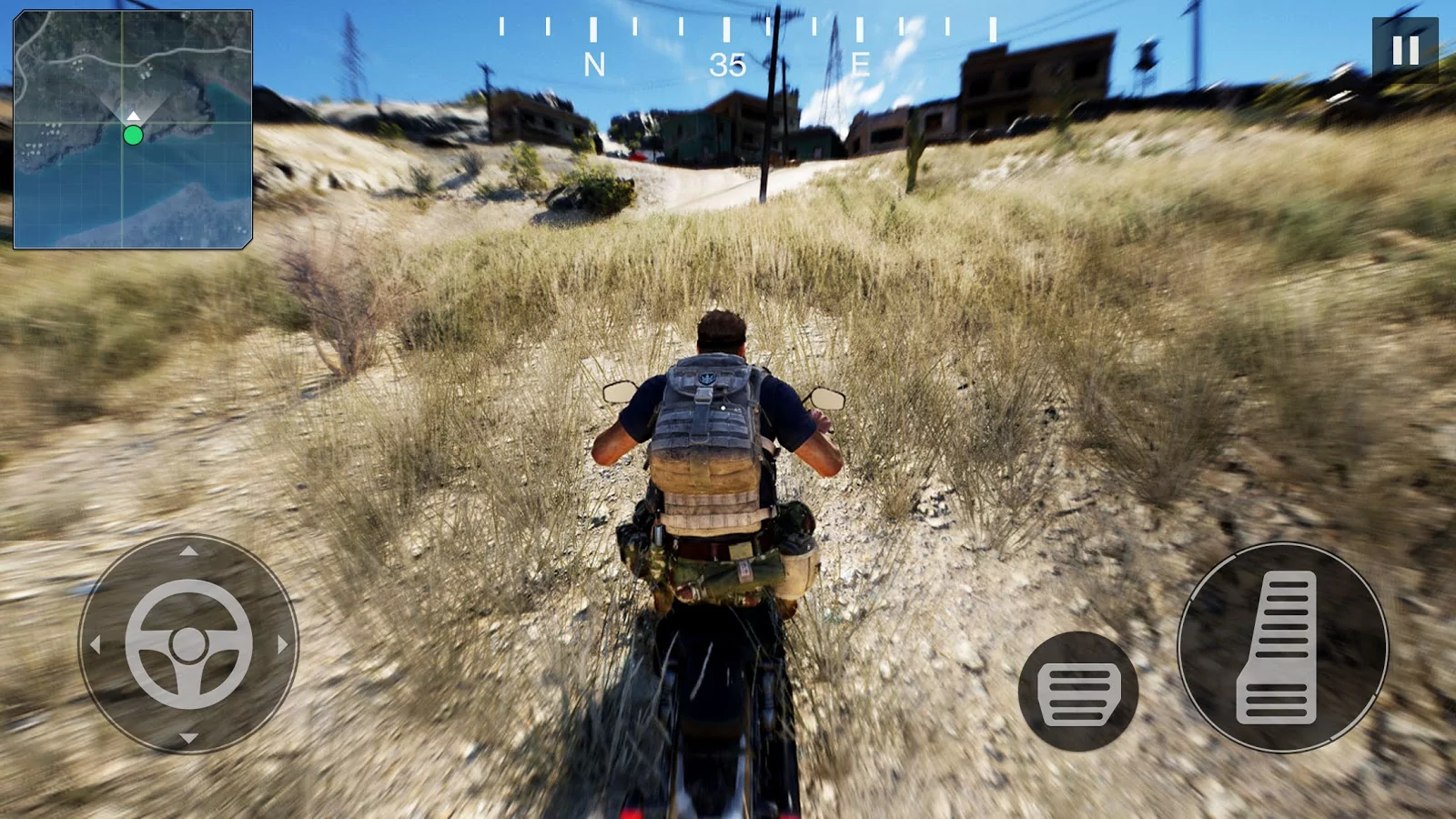Screen dimensions: 1456x819
Task: Steer left using the left arrow
Action: (x=98, y=643)
